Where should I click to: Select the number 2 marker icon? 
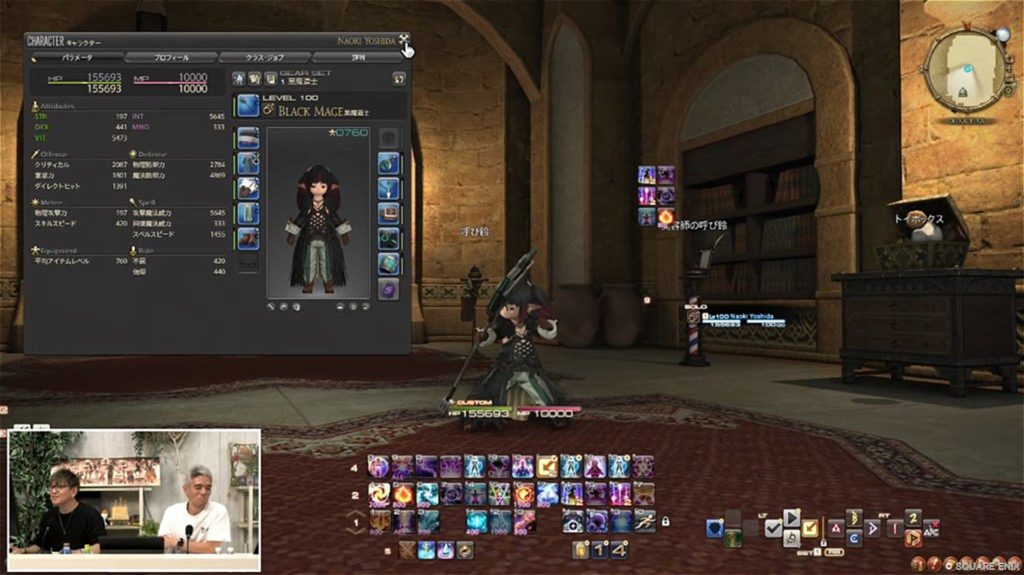click(x=912, y=517)
